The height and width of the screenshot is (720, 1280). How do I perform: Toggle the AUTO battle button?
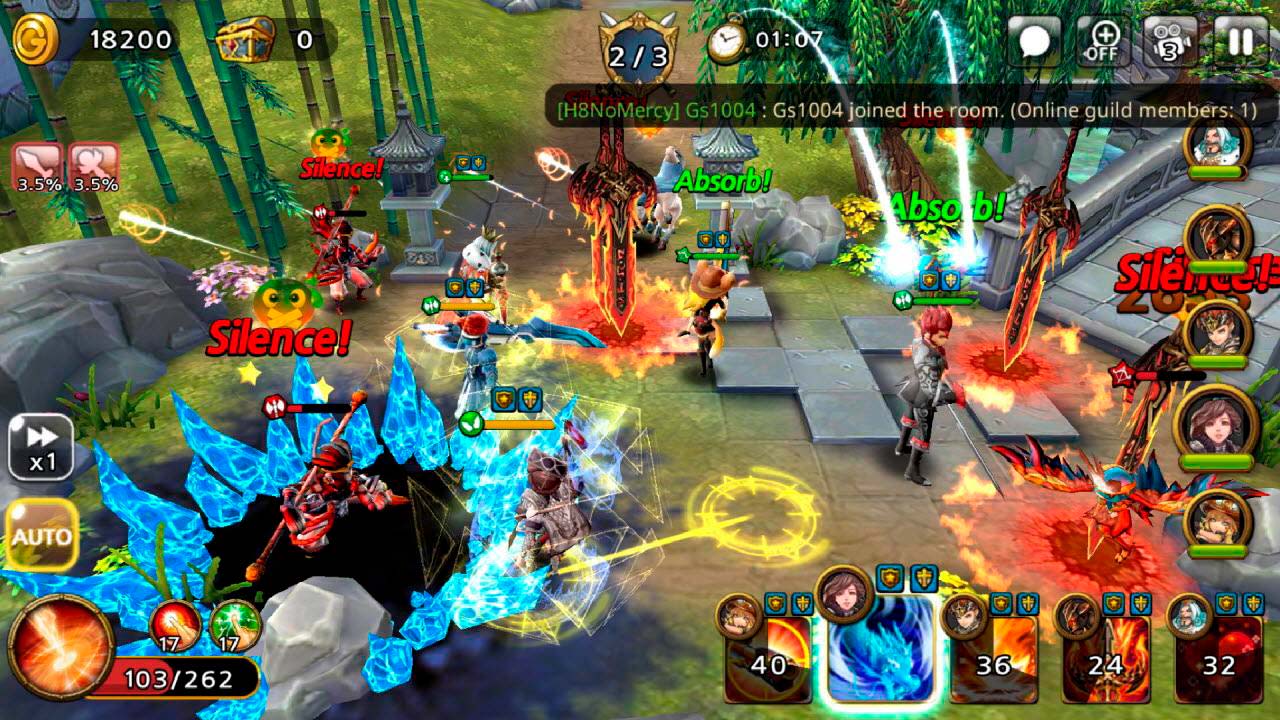coord(42,535)
